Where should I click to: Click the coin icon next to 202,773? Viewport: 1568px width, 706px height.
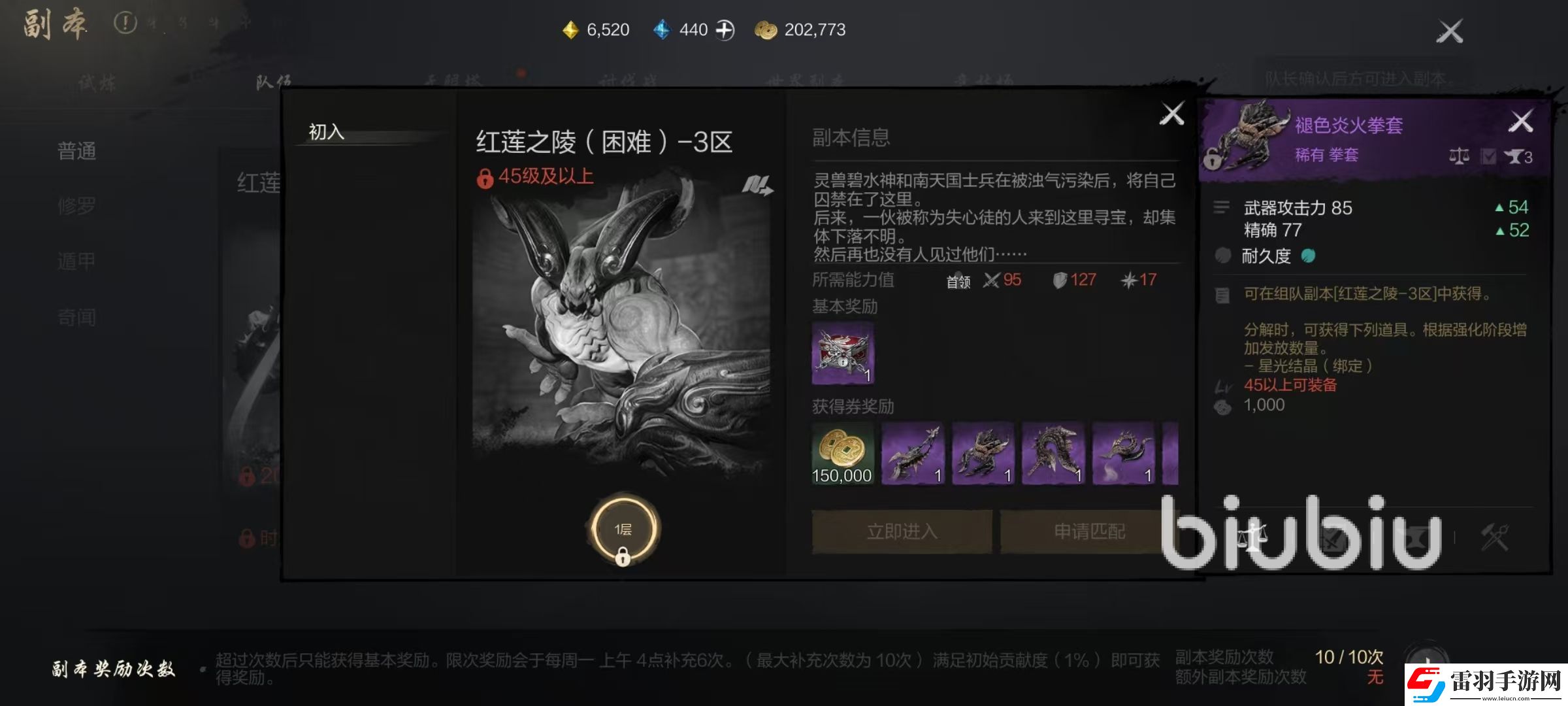coord(766,29)
